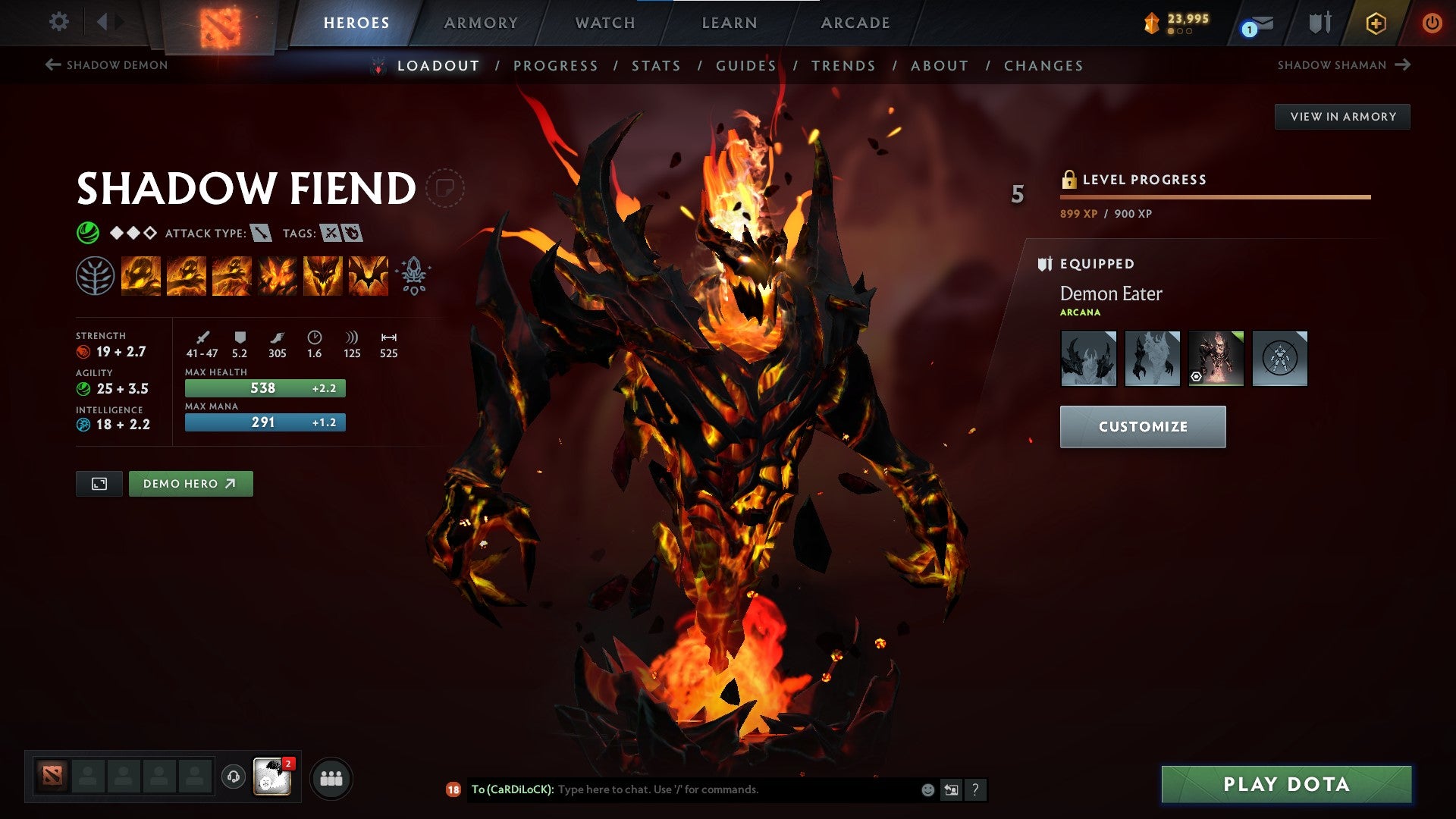This screenshot has width=1456, height=819.
Task: Open Shadow Fiend's talent tree icon
Action: 94,275
